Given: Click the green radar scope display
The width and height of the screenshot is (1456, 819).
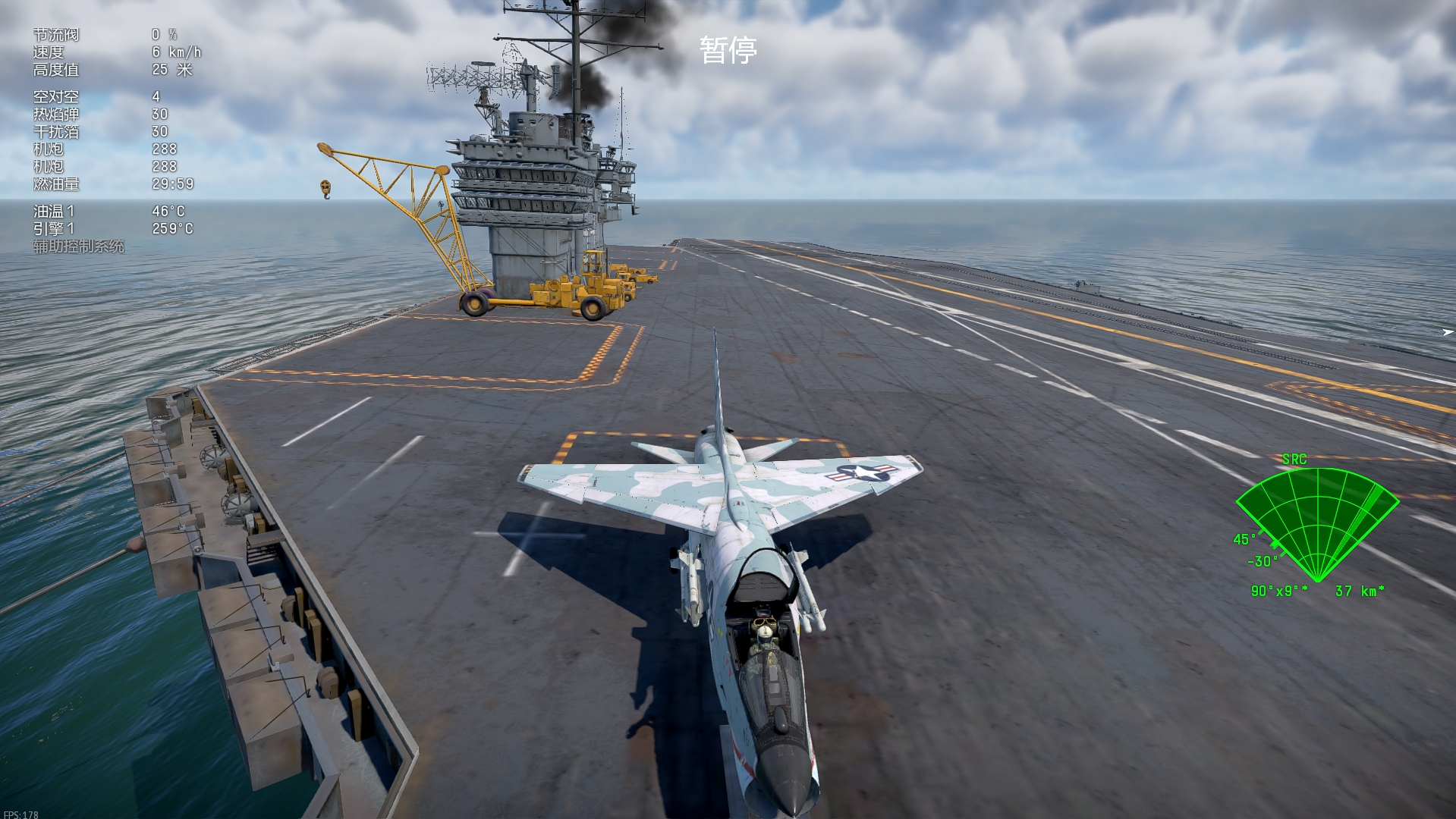Looking at the screenshot, I should pos(1318,523).
